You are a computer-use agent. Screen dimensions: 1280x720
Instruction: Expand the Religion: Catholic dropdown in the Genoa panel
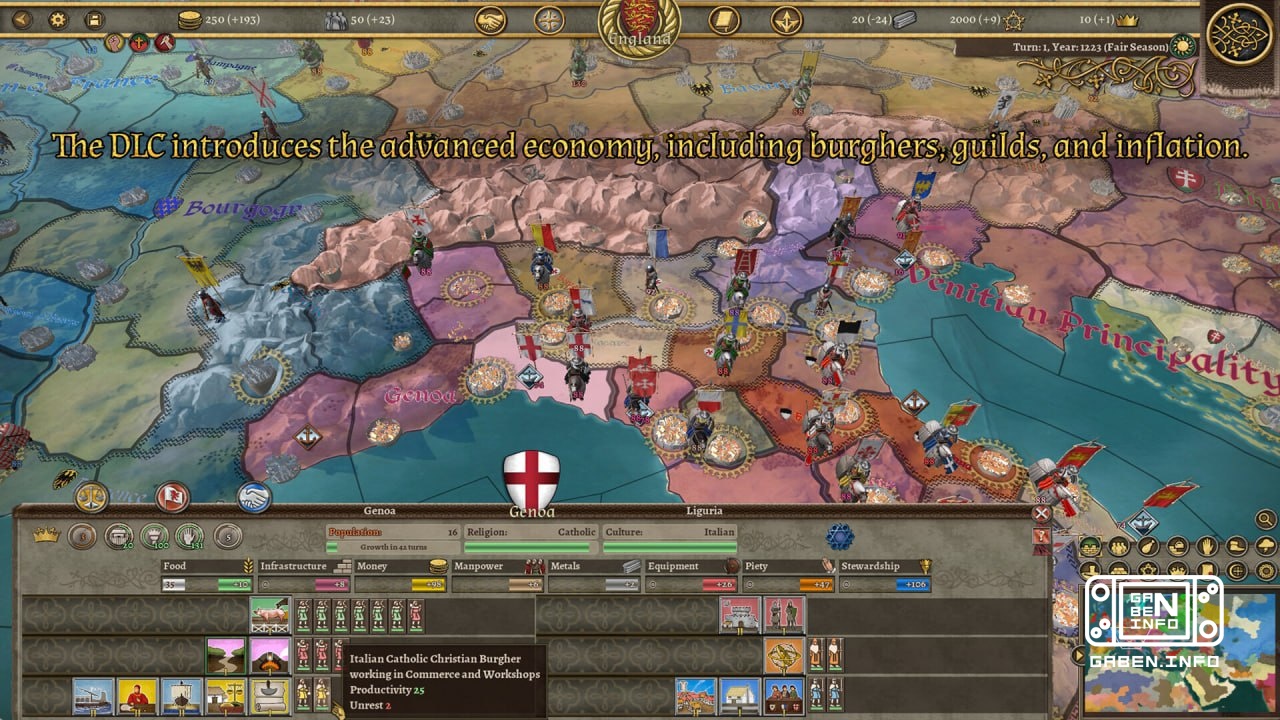pyautogui.click(x=530, y=532)
